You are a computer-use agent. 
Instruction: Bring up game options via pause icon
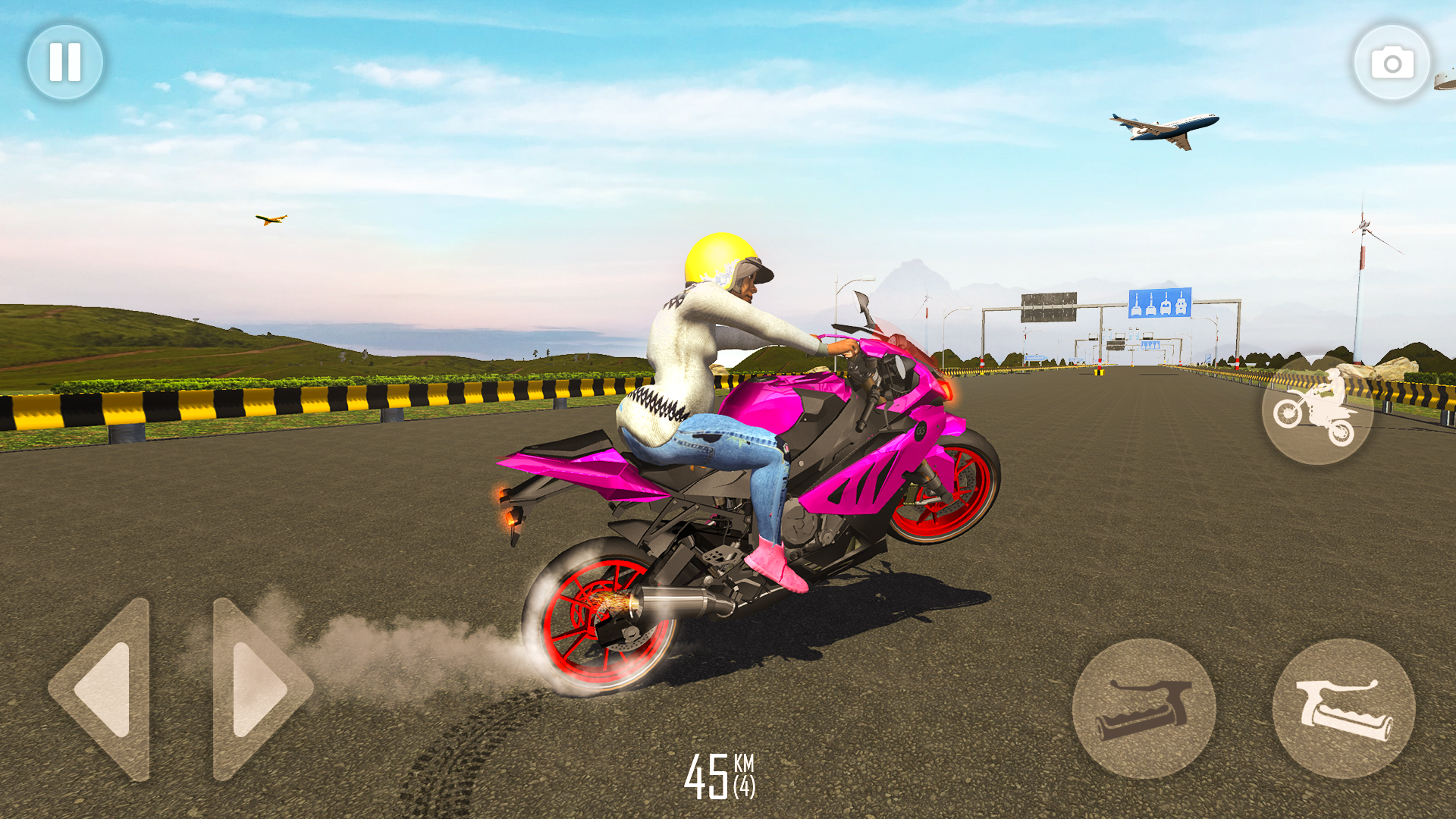tap(64, 62)
